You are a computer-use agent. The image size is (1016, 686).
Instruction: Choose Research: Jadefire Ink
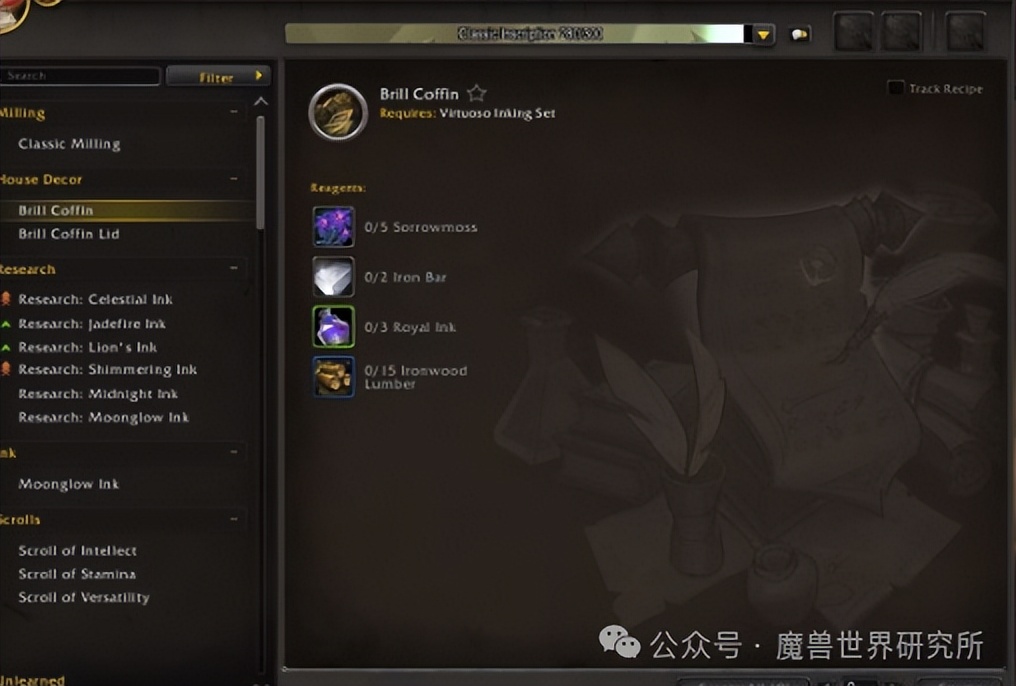coord(92,324)
